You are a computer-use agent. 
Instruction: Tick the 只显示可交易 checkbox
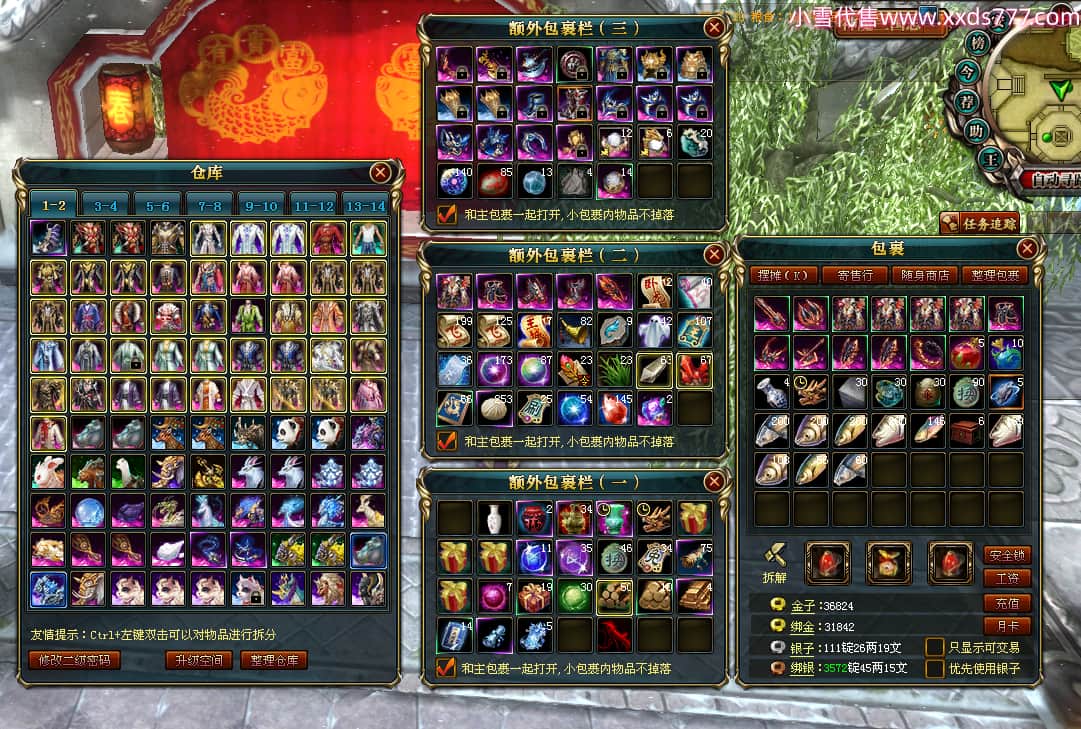coord(935,647)
